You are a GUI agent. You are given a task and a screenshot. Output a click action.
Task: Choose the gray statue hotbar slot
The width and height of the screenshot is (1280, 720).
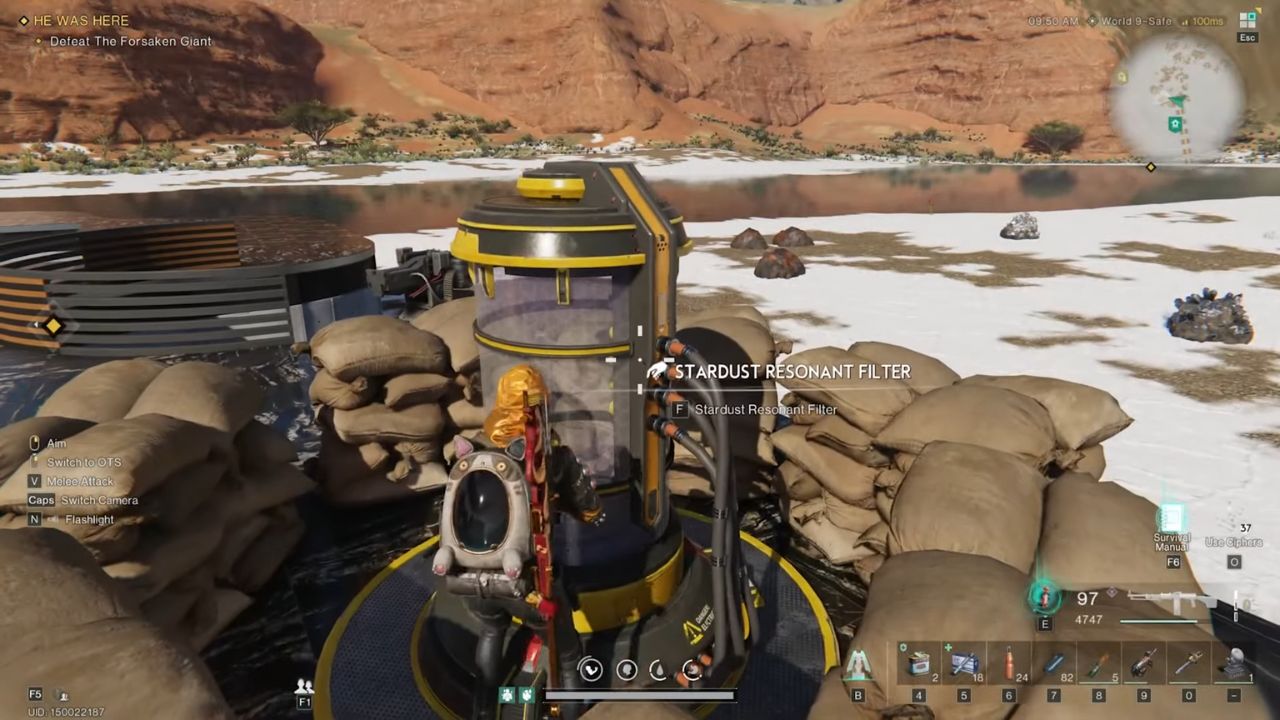click(x=1234, y=663)
